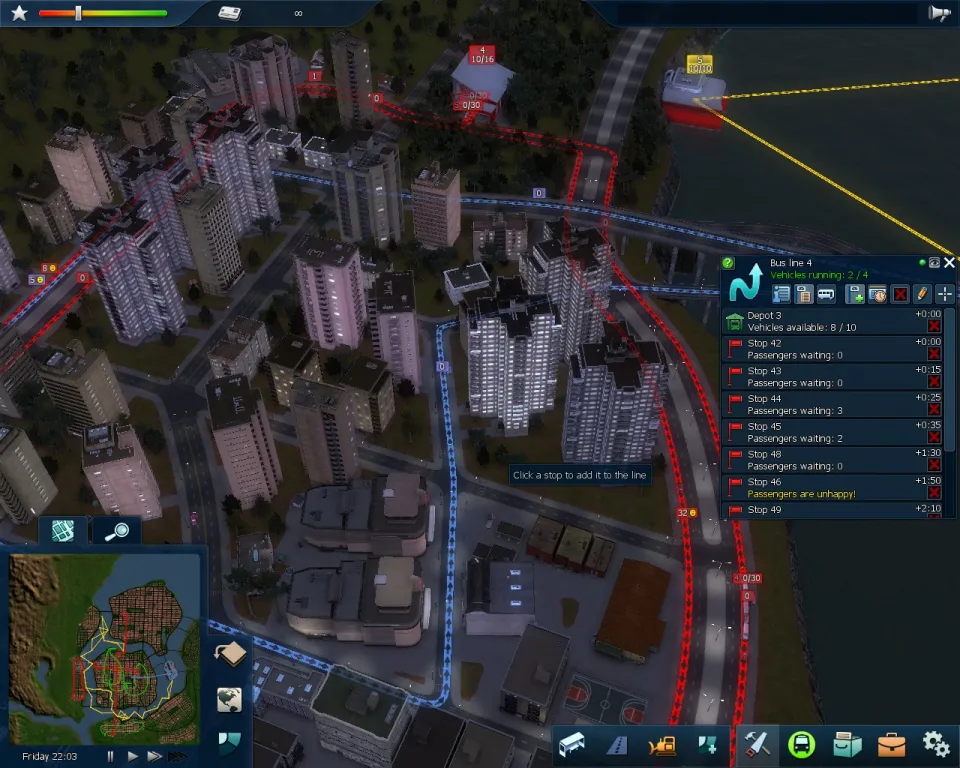This screenshot has width=960, height=768.
Task: Select the green bus lines button
Action: (x=802, y=744)
